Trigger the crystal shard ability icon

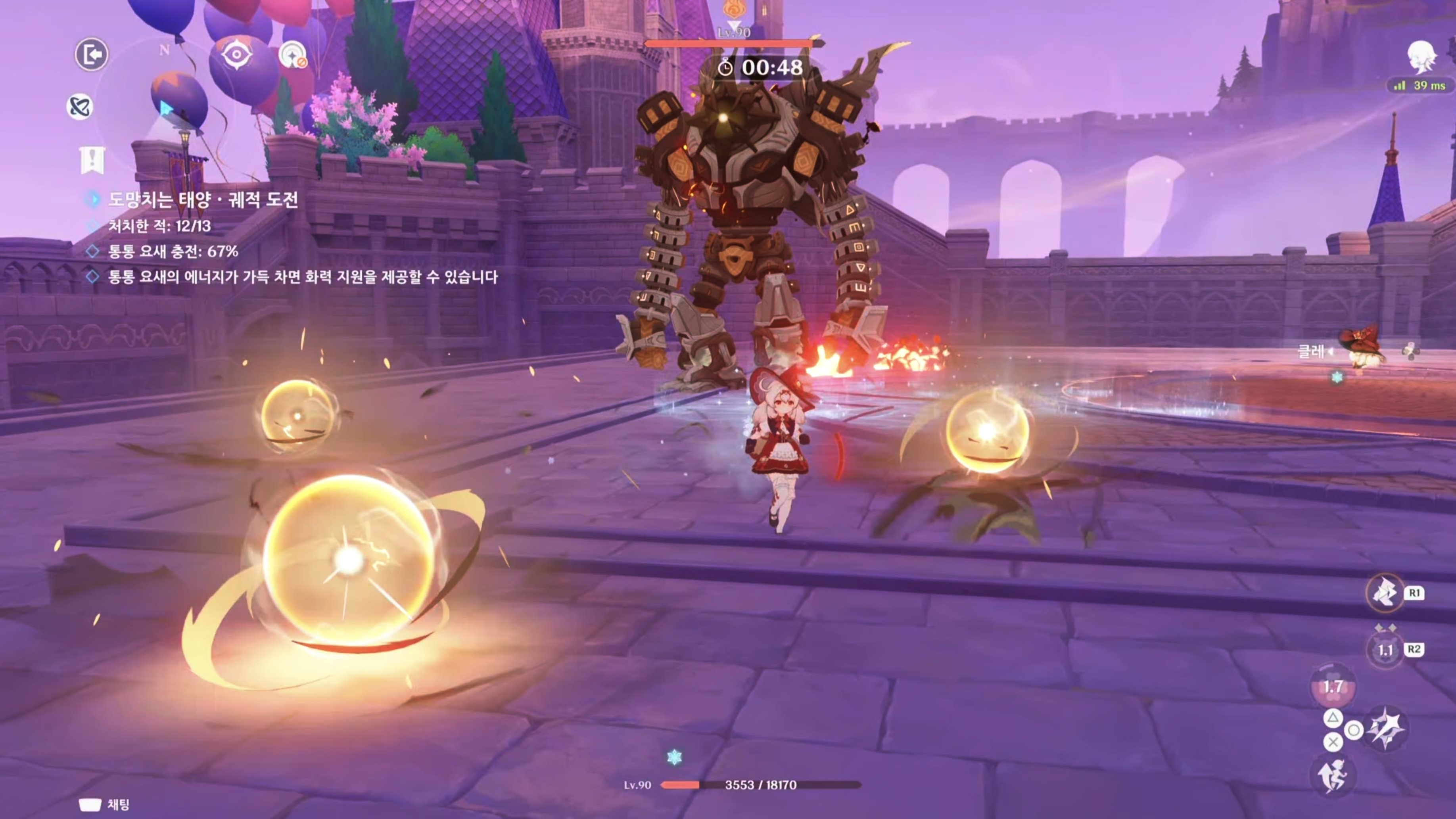pyautogui.click(x=1385, y=593)
